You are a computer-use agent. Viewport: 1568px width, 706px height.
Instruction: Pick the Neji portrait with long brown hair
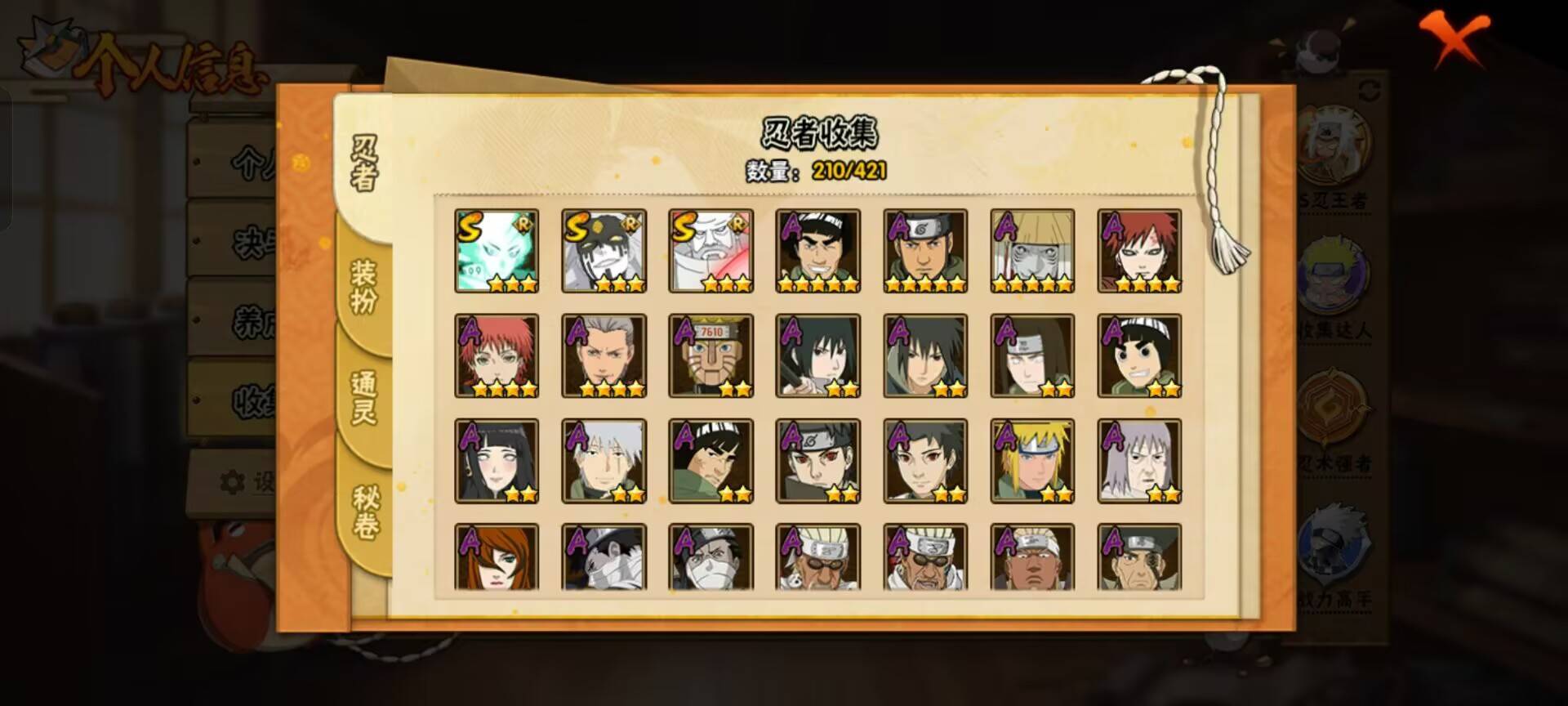[1032, 356]
